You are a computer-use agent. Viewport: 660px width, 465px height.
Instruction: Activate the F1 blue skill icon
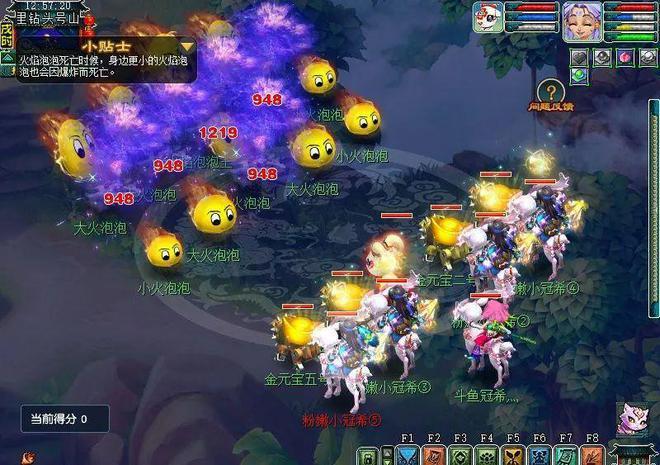click(408, 456)
